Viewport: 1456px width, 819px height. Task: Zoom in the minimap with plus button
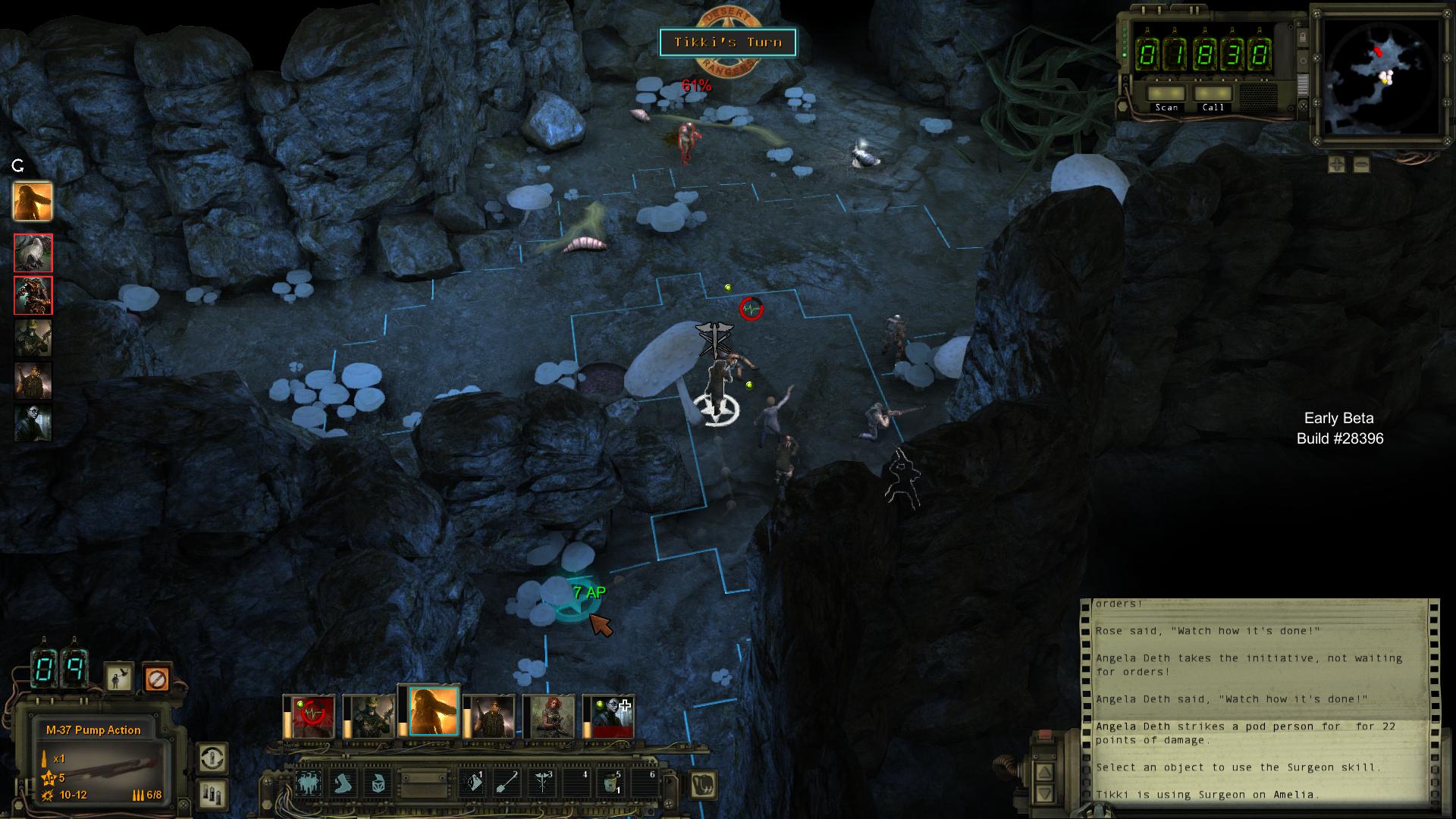(1336, 164)
